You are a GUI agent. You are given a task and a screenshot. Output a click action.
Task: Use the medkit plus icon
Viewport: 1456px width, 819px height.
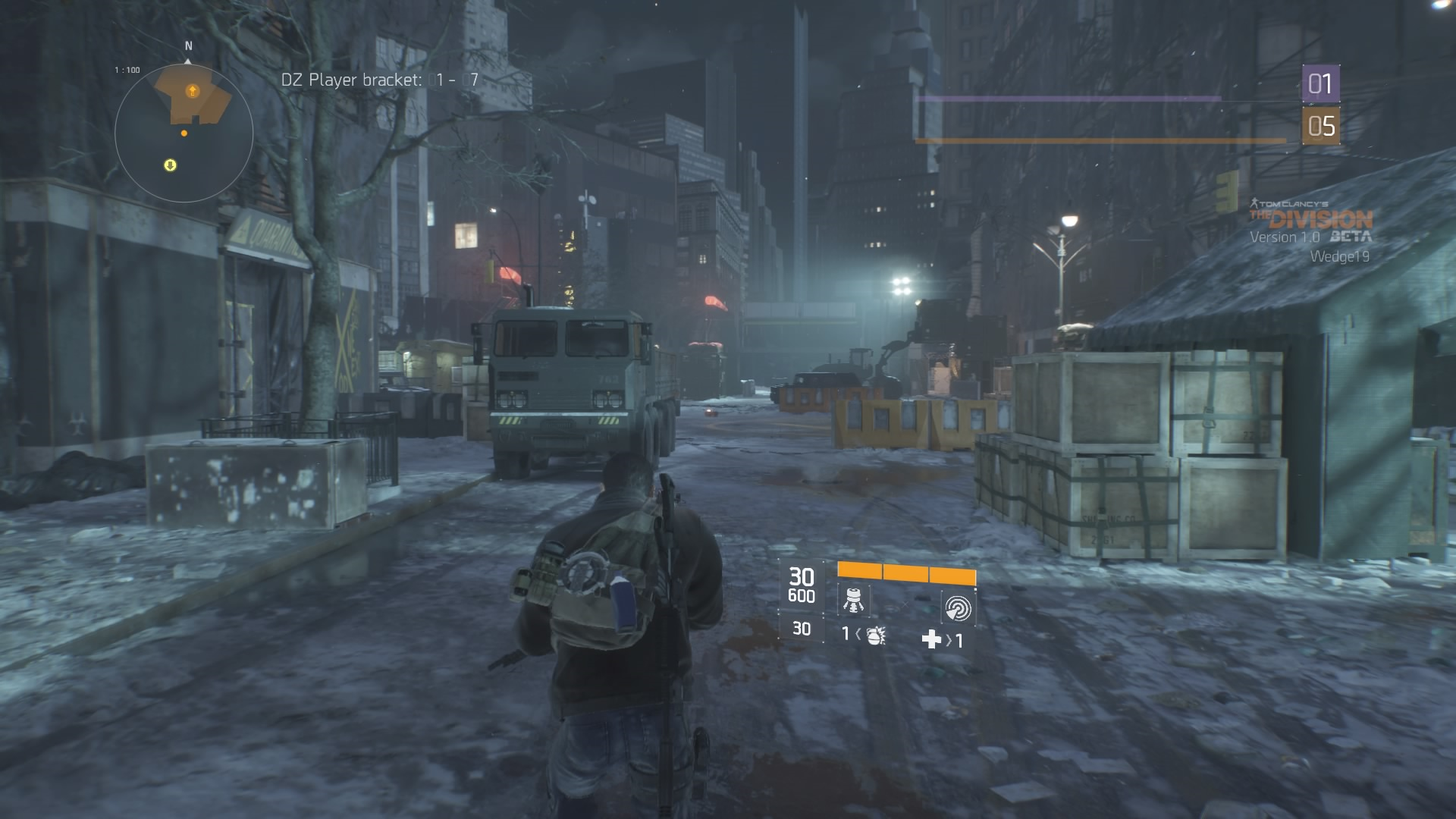[933, 641]
